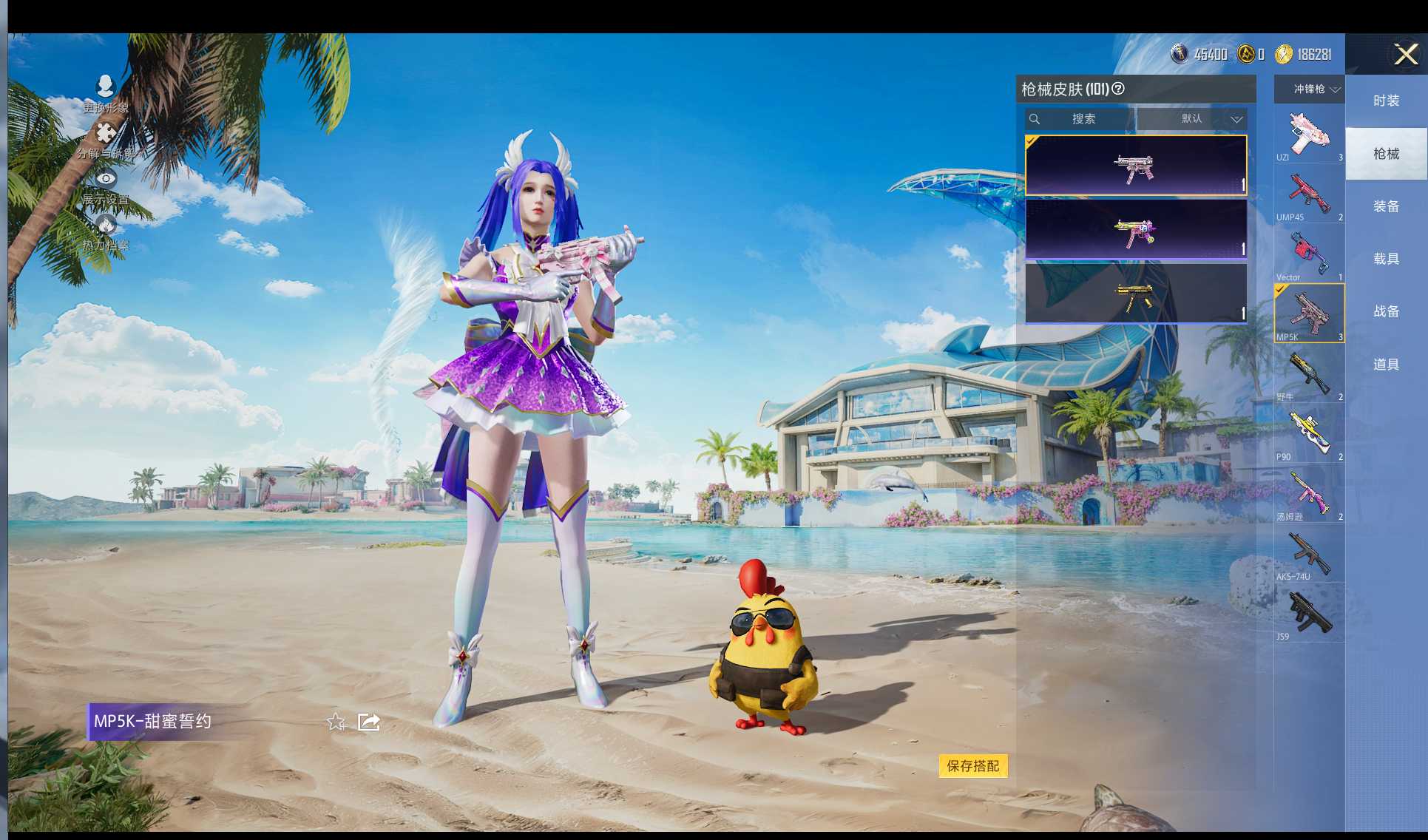Favorite the skin with the star icon

336,722
